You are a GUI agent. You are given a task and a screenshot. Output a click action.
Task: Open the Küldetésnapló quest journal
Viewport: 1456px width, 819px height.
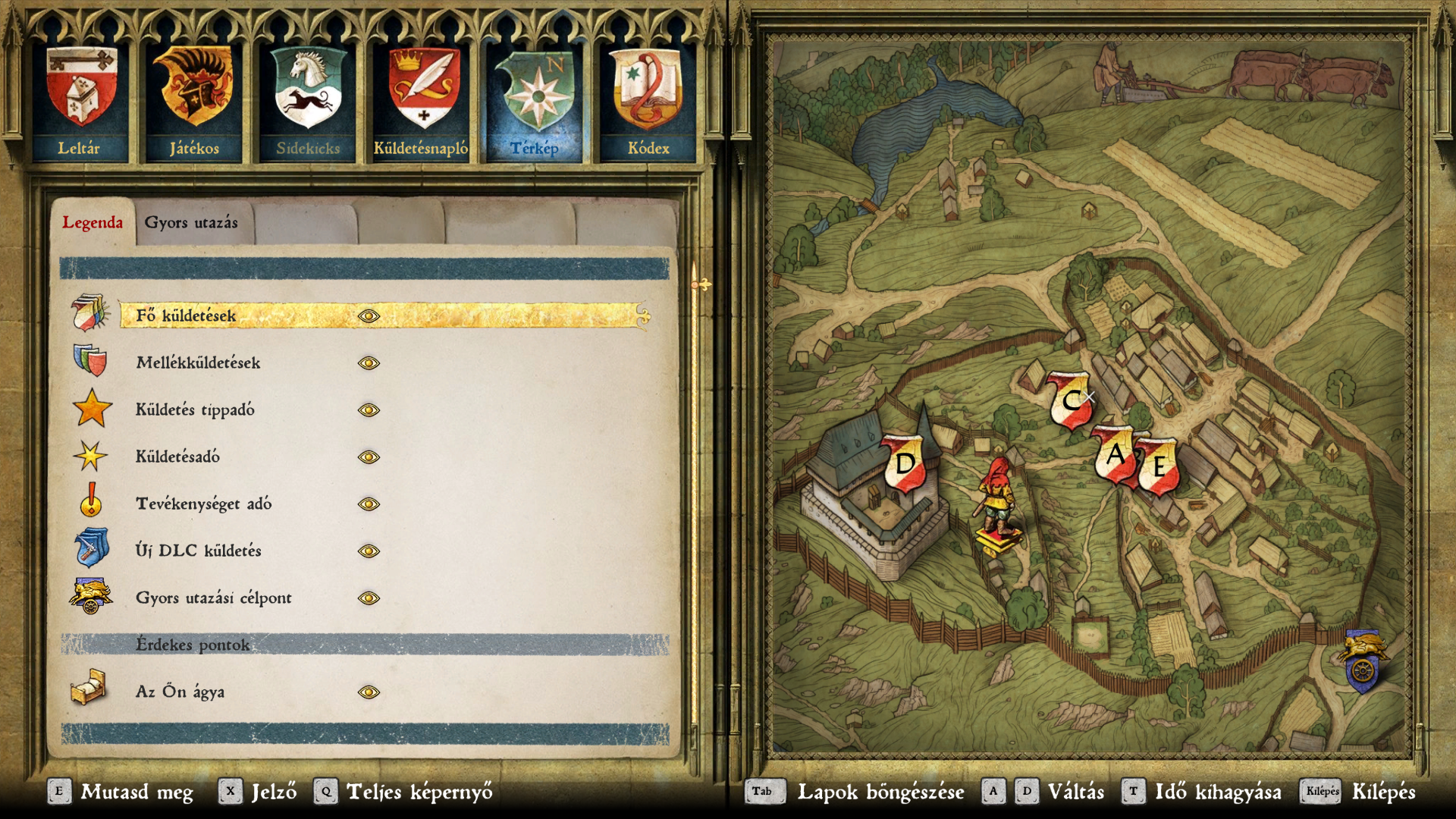pos(422,102)
